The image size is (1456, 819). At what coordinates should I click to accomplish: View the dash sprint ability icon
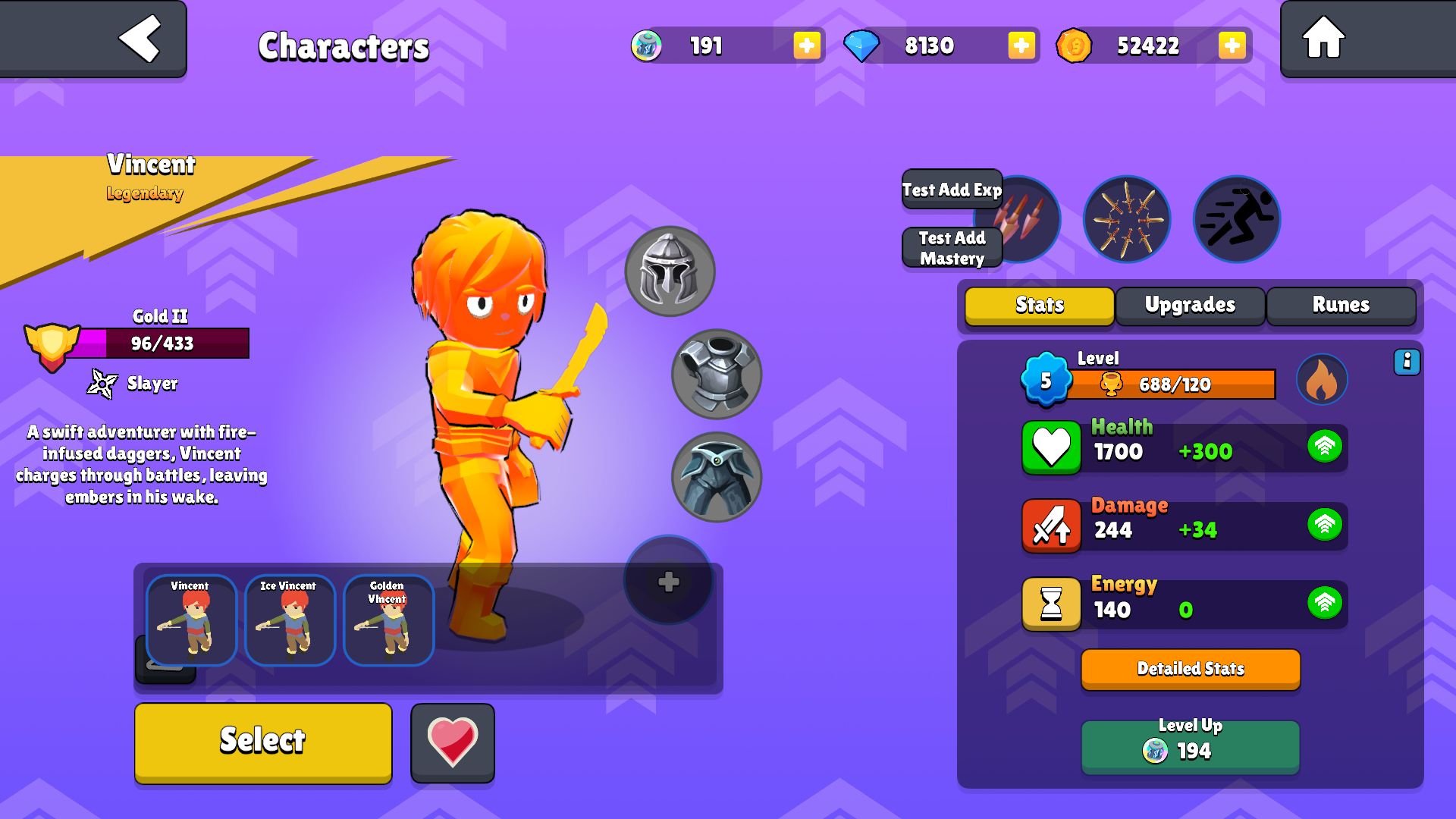click(1237, 220)
